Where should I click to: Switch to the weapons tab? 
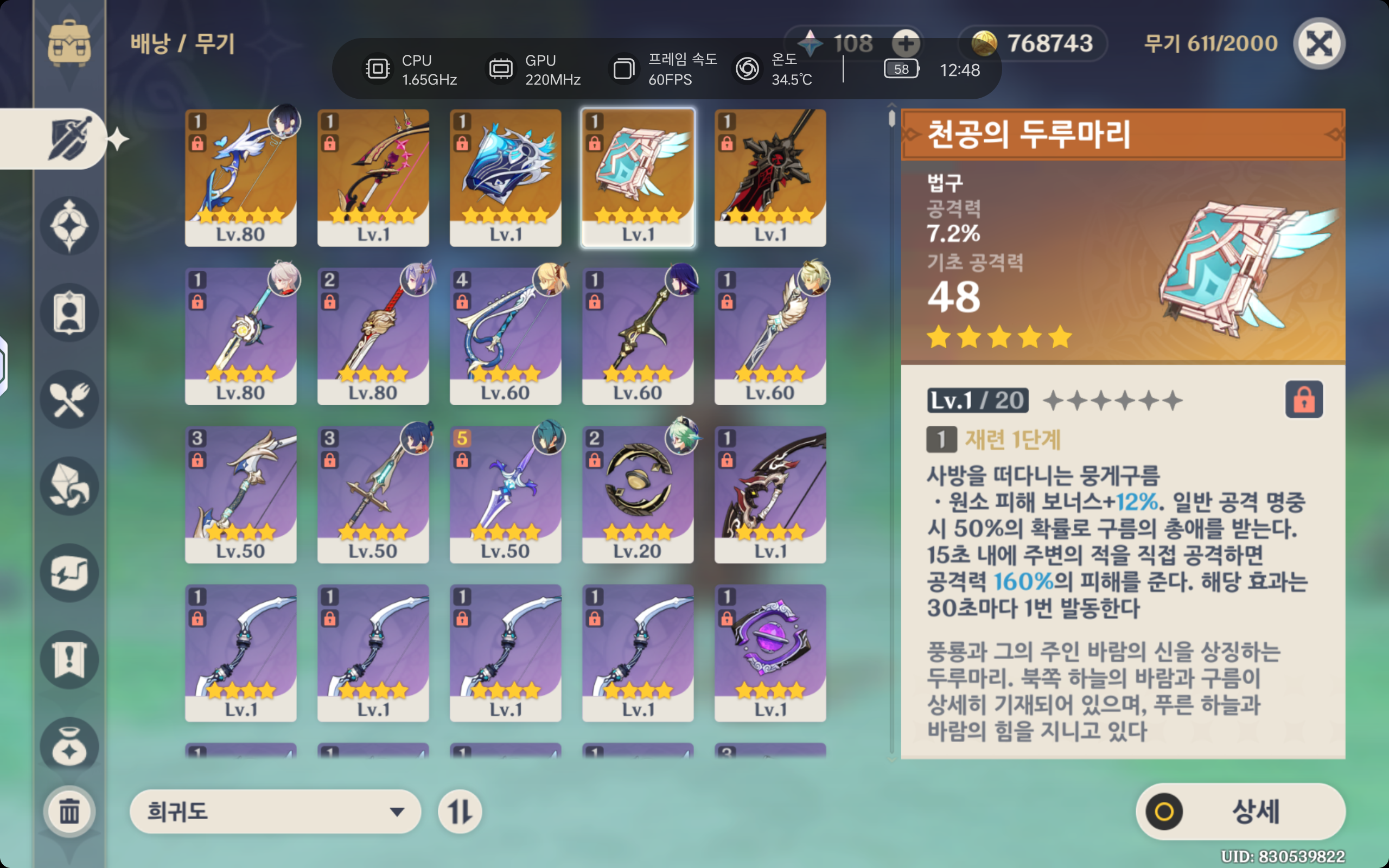[69, 139]
